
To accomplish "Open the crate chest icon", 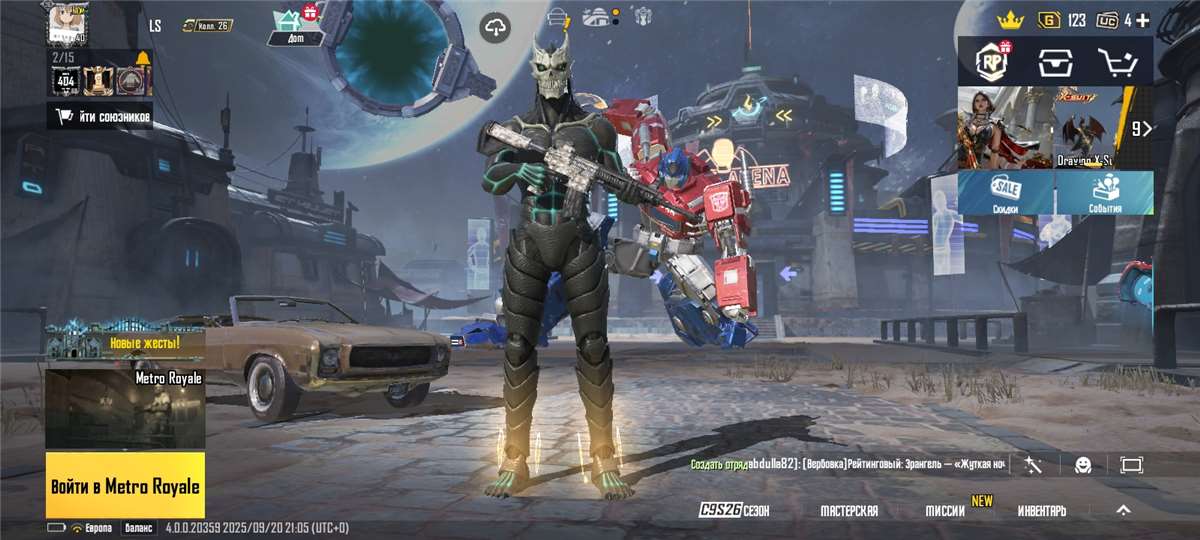I will [x=1055, y=62].
